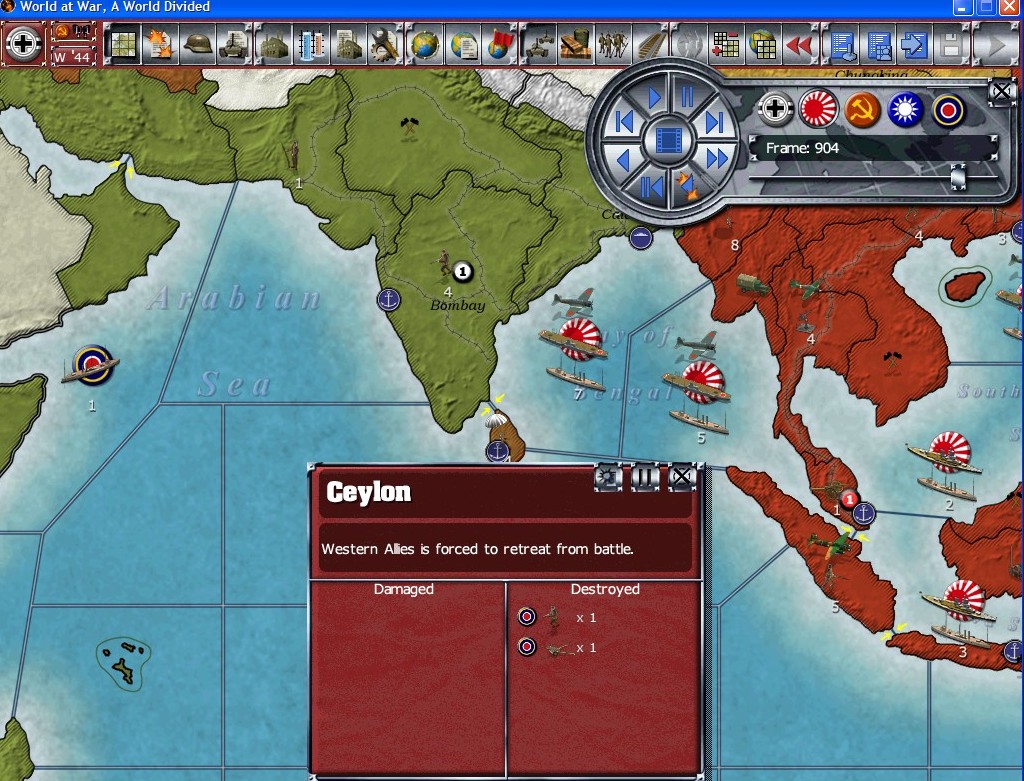Select the China white sun faction icon
This screenshot has height=781, width=1024.
906,110
